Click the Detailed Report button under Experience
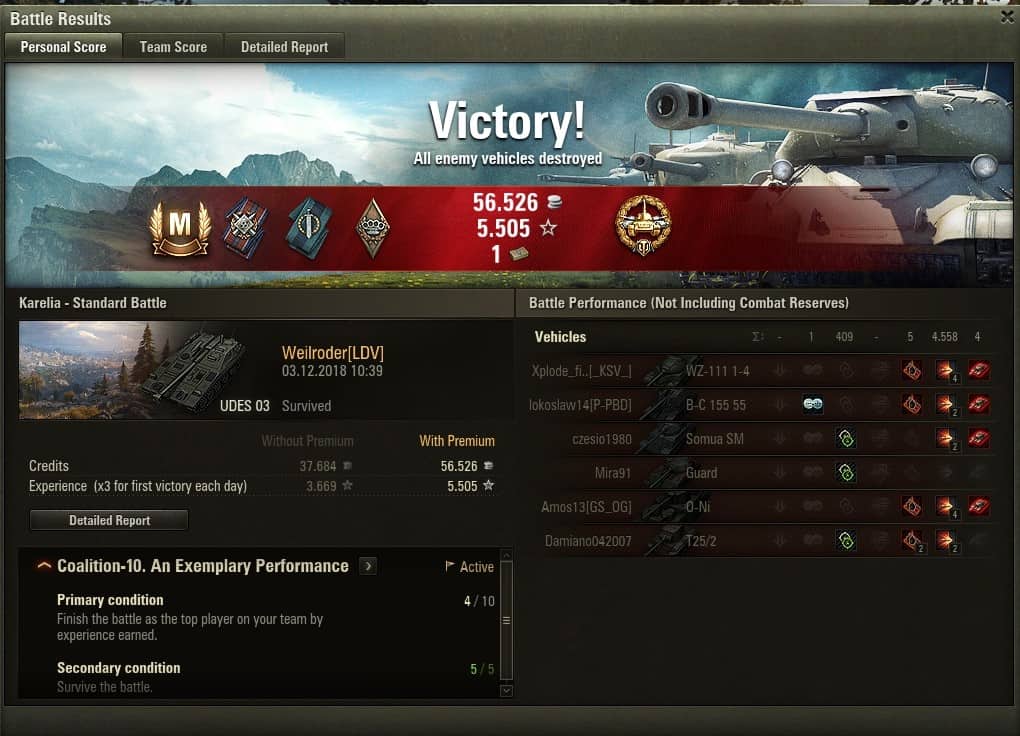This screenshot has width=1020, height=736. [109, 520]
